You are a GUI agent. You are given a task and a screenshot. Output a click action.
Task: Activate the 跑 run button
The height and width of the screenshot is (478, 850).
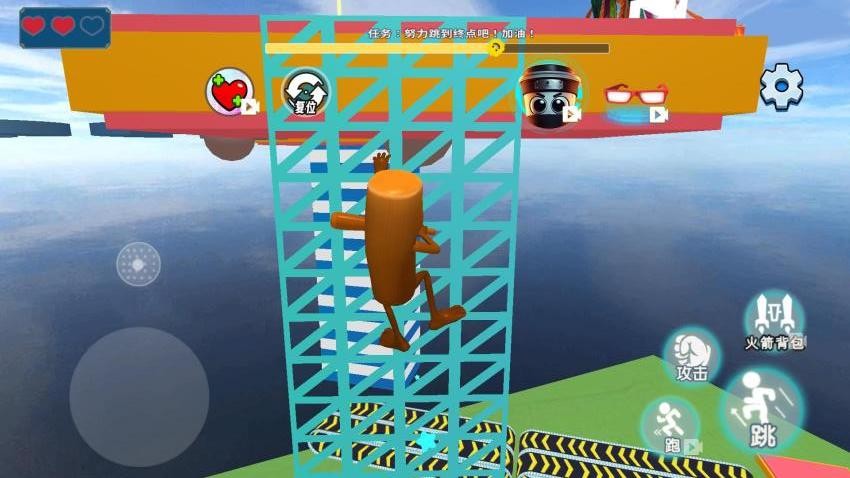[671, 425]
